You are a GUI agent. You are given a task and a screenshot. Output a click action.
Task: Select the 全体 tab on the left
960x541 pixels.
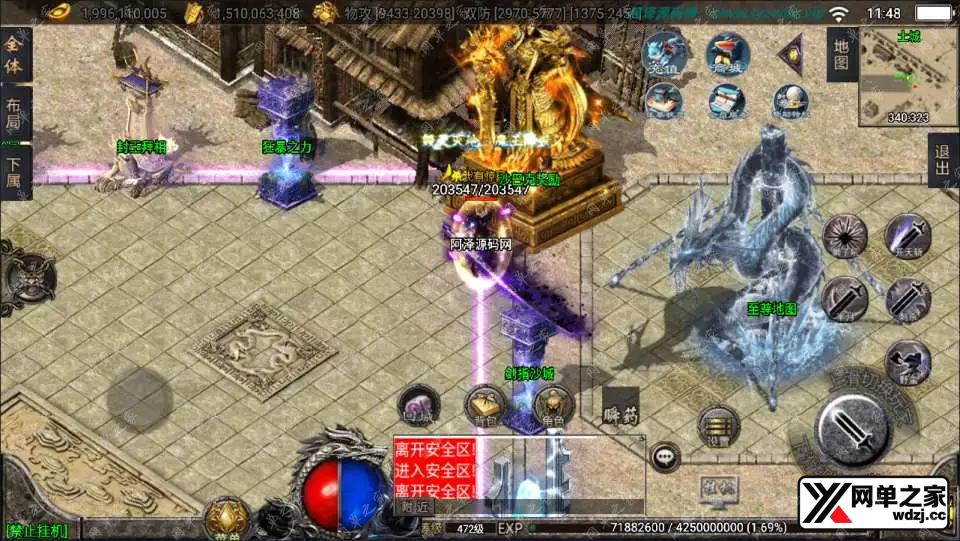14,55
